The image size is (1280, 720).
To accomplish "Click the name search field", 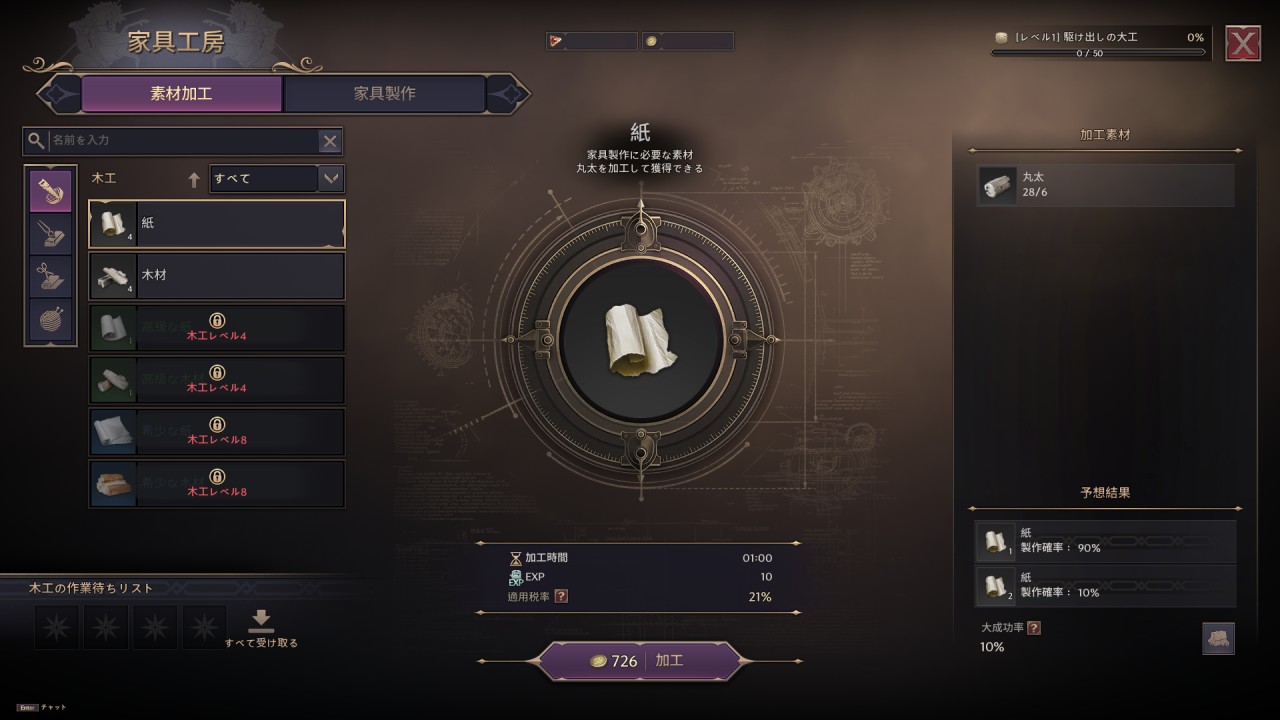I will (x=180, y=141).
